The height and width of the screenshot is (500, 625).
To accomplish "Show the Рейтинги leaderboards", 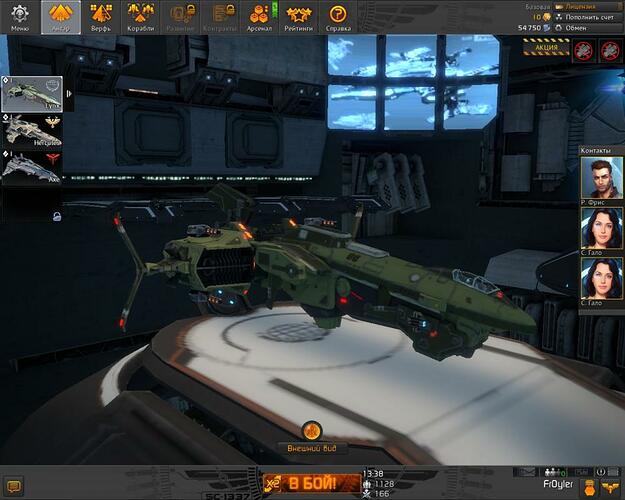I will 298,17.
